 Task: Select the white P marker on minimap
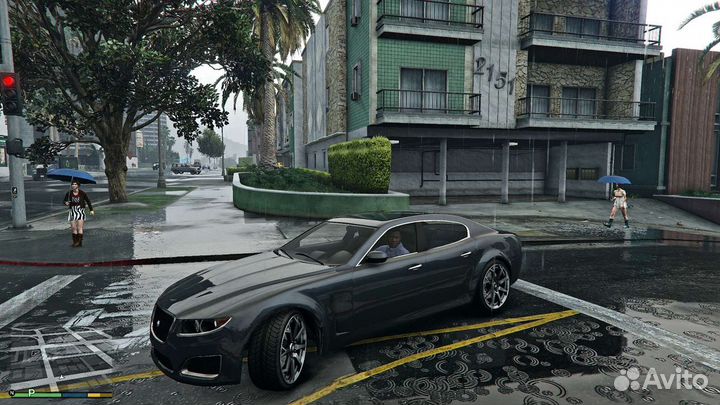click(32, 393)
